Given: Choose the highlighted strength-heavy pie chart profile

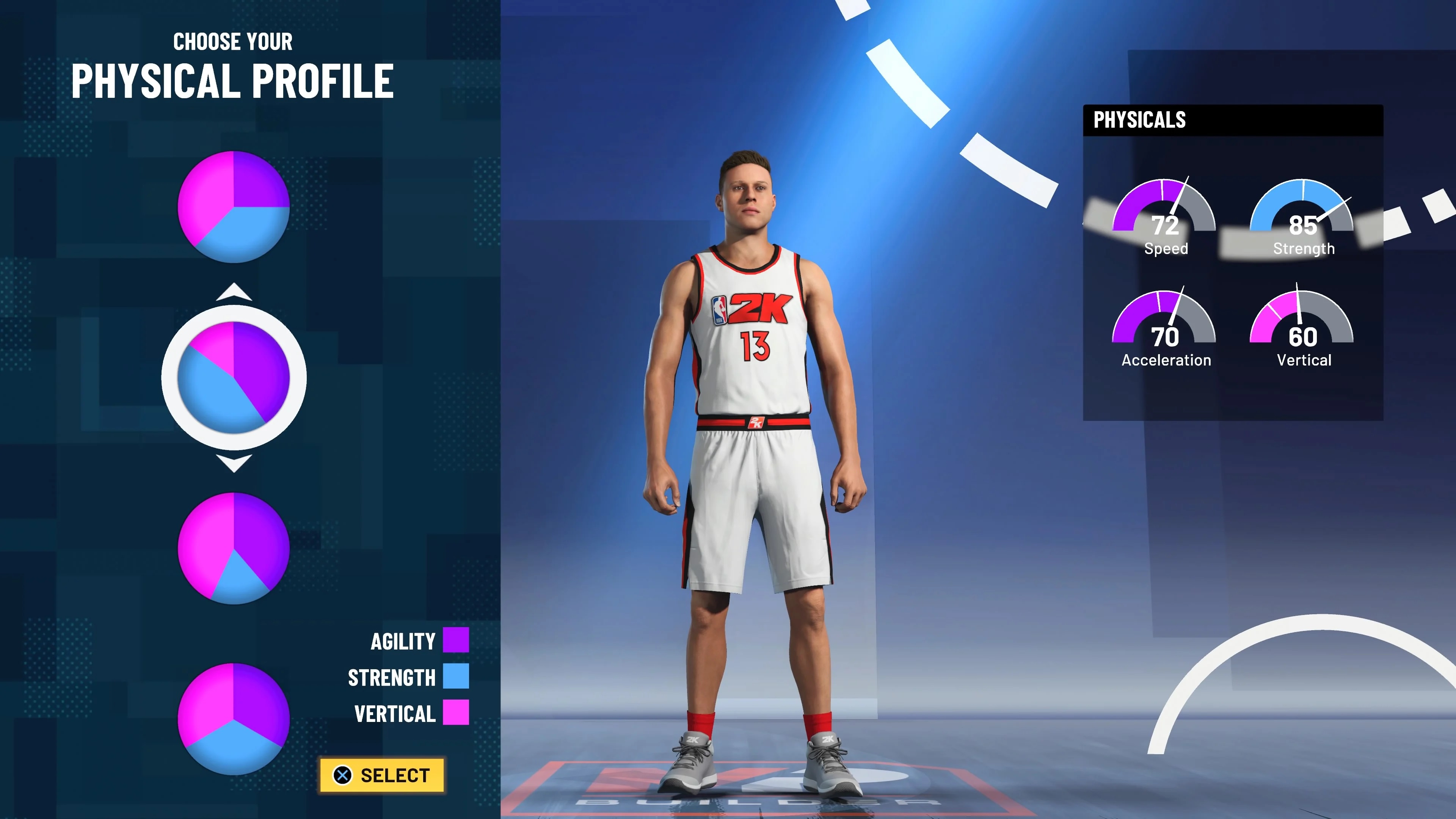Looking at the screenshot, I should pos(234,378).
